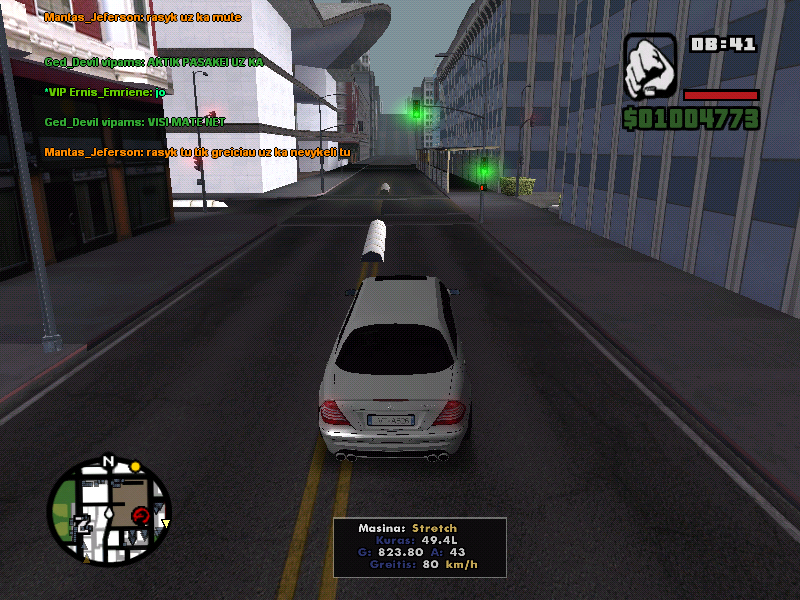This screenshot has height=600, width=800.
Task: Click the Masina Stretch vehicle info panel
Action: pos(419,546)
